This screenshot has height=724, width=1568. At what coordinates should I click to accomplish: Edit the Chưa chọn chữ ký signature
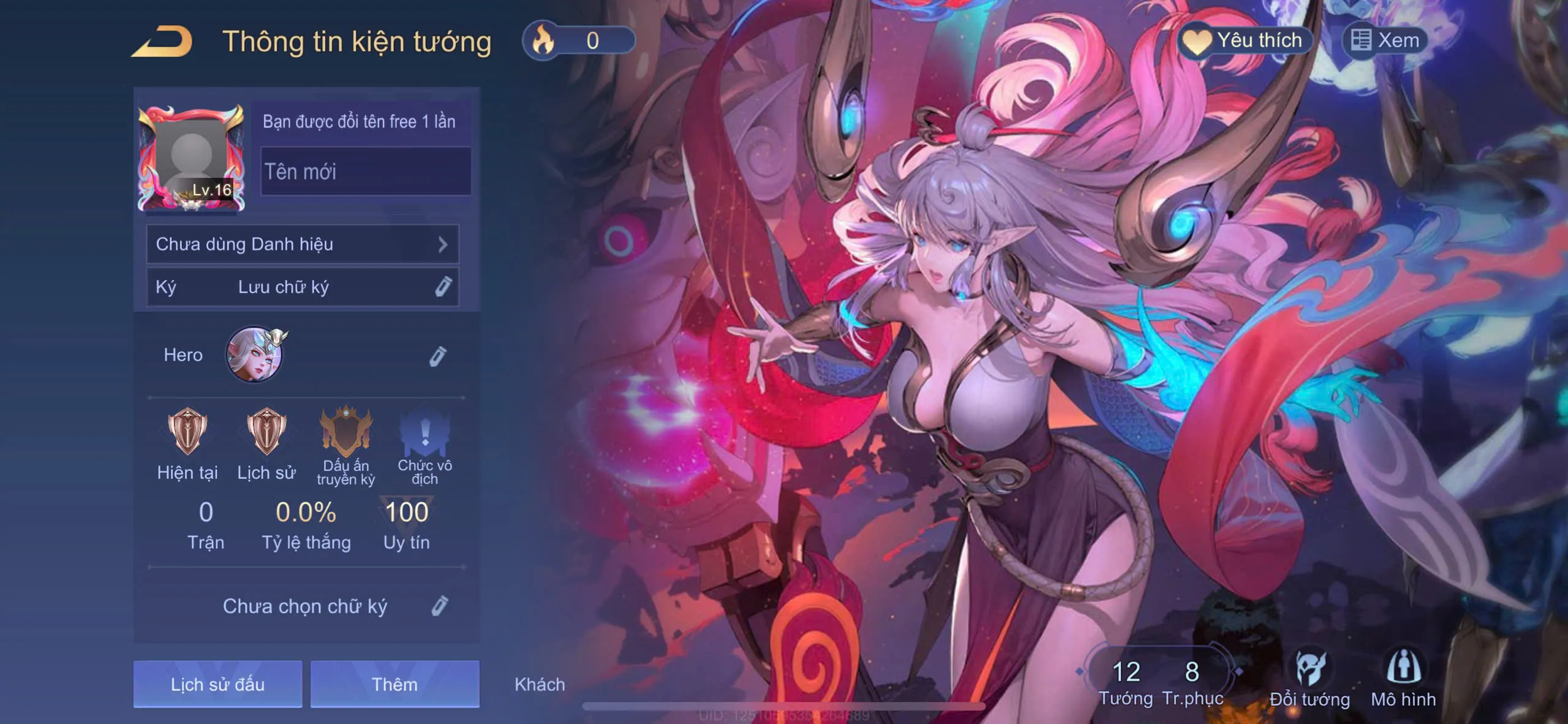(x=439, y=606)
